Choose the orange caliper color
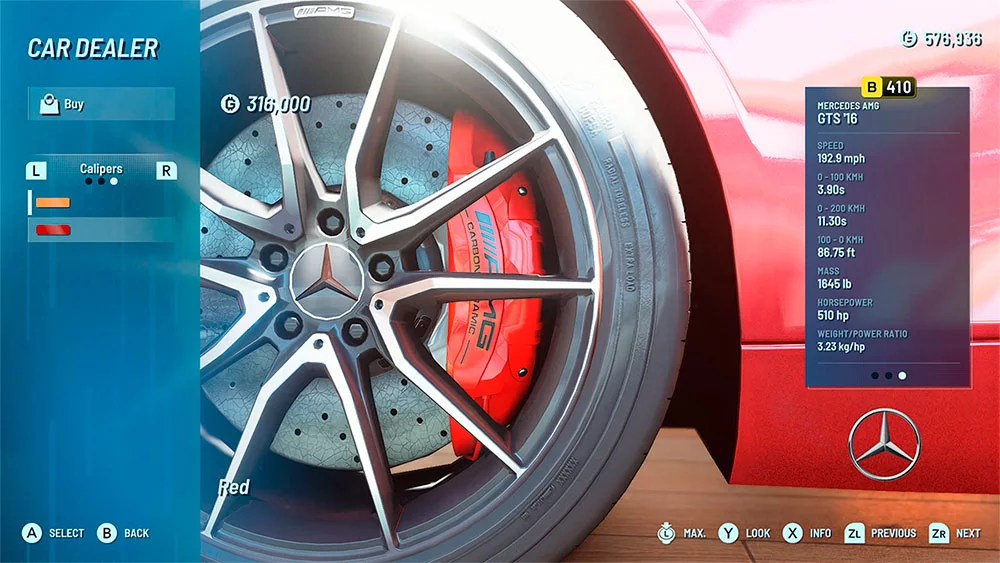Viewport: 1000px width, 563px height. click(x=53, y=202)
